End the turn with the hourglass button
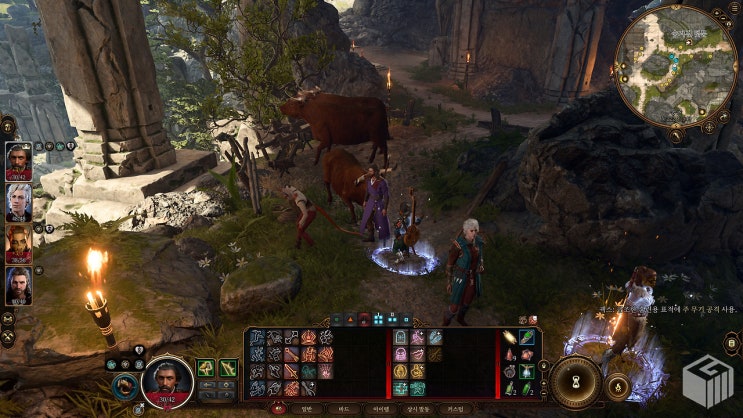This screenshot has height=418, width=743. click(x=576, y=382)
